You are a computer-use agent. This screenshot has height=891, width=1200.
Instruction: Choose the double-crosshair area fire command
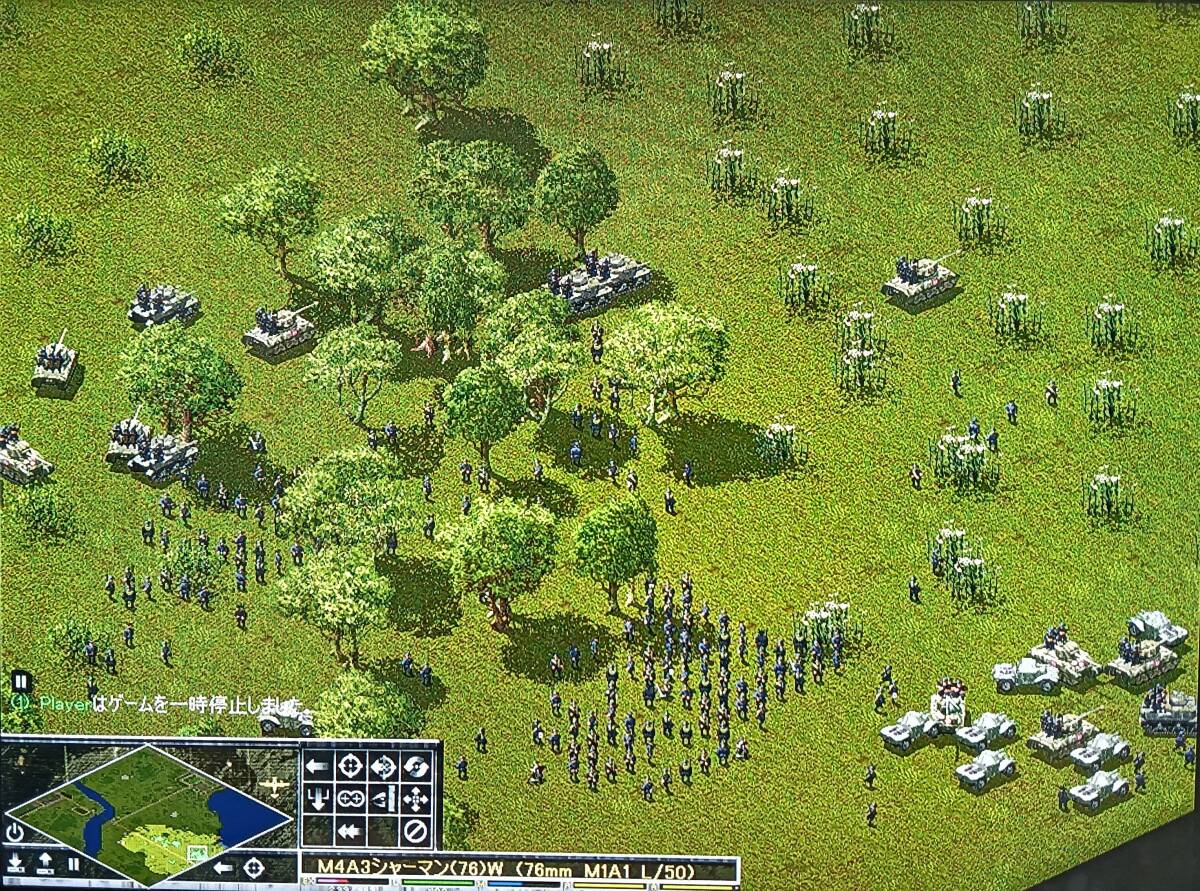(x=350, y=799)
